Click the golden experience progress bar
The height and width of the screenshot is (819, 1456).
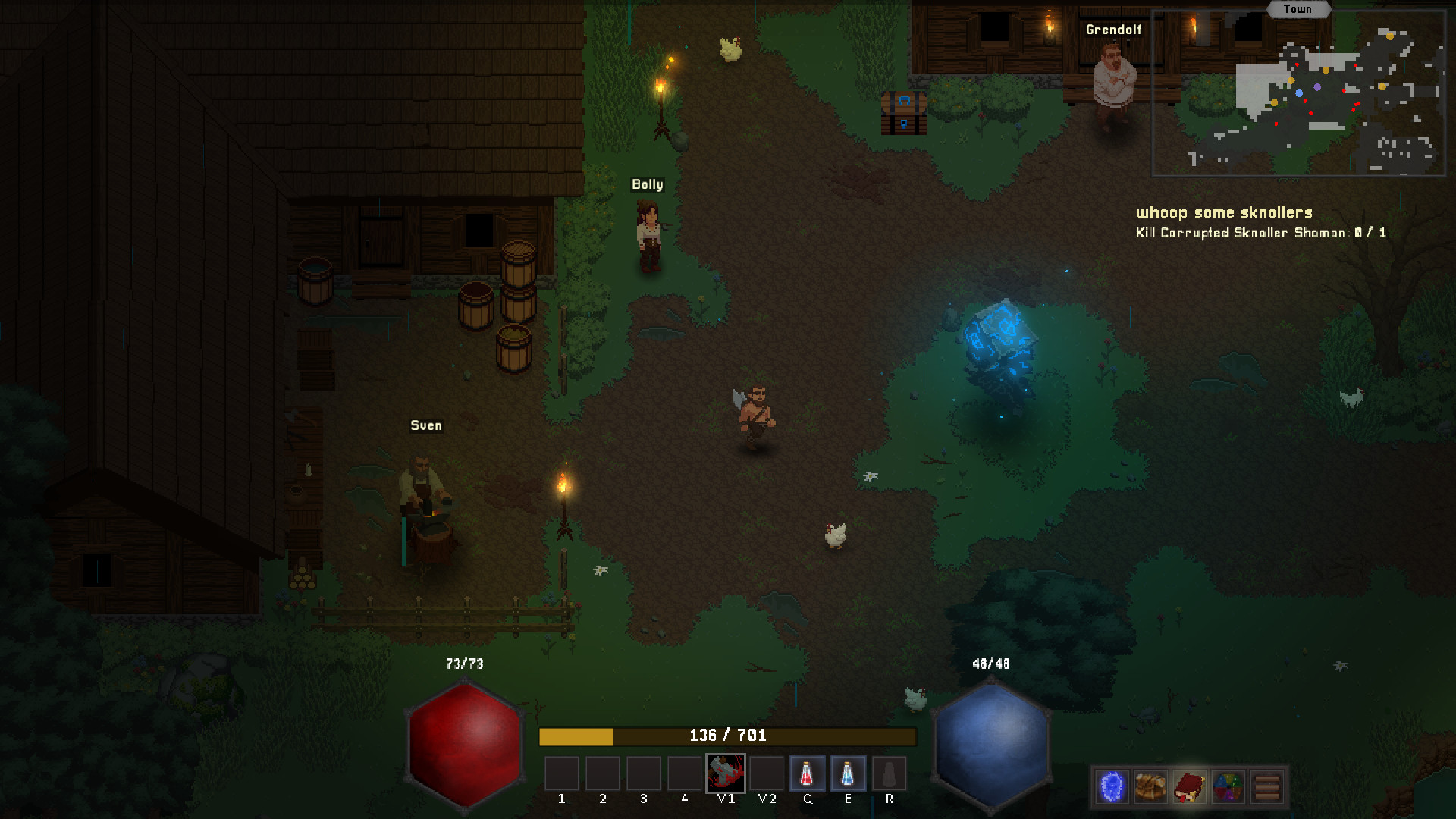(x=724, y=735)
